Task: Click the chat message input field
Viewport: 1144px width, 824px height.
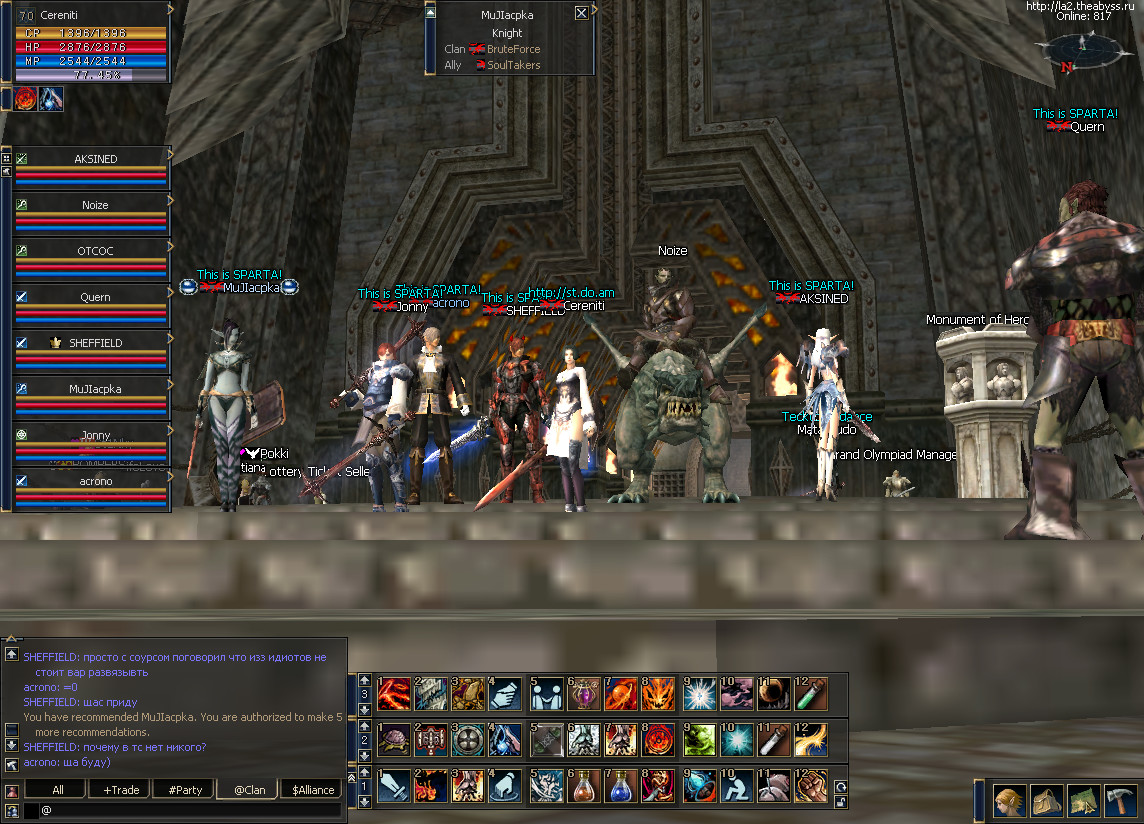Action: click(190, 810)
